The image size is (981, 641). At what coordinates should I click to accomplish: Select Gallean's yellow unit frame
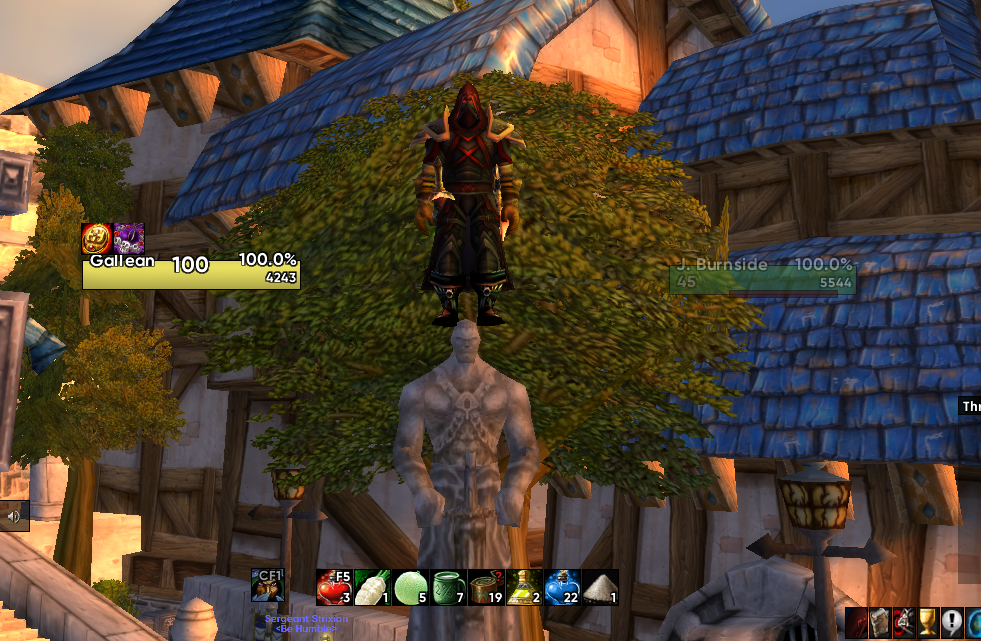pos(191,273)
